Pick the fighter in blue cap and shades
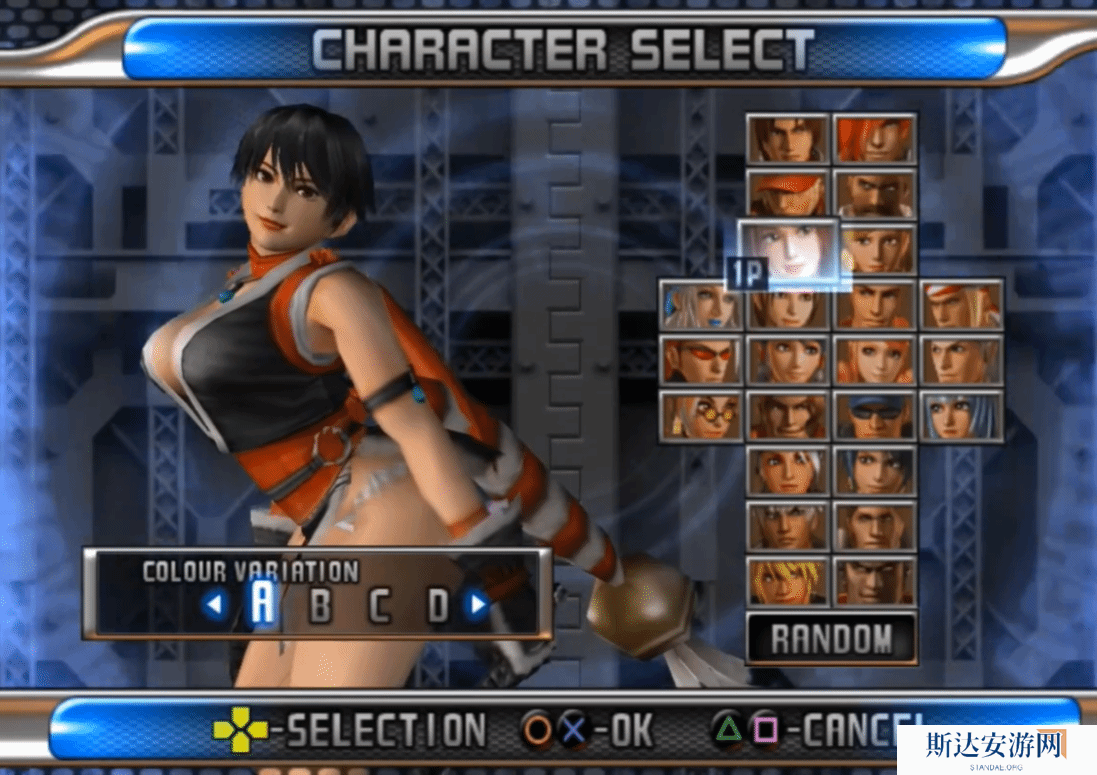The height and width of the screenshot is (775, 1097). pyautogui.click(x=875, y=416)
